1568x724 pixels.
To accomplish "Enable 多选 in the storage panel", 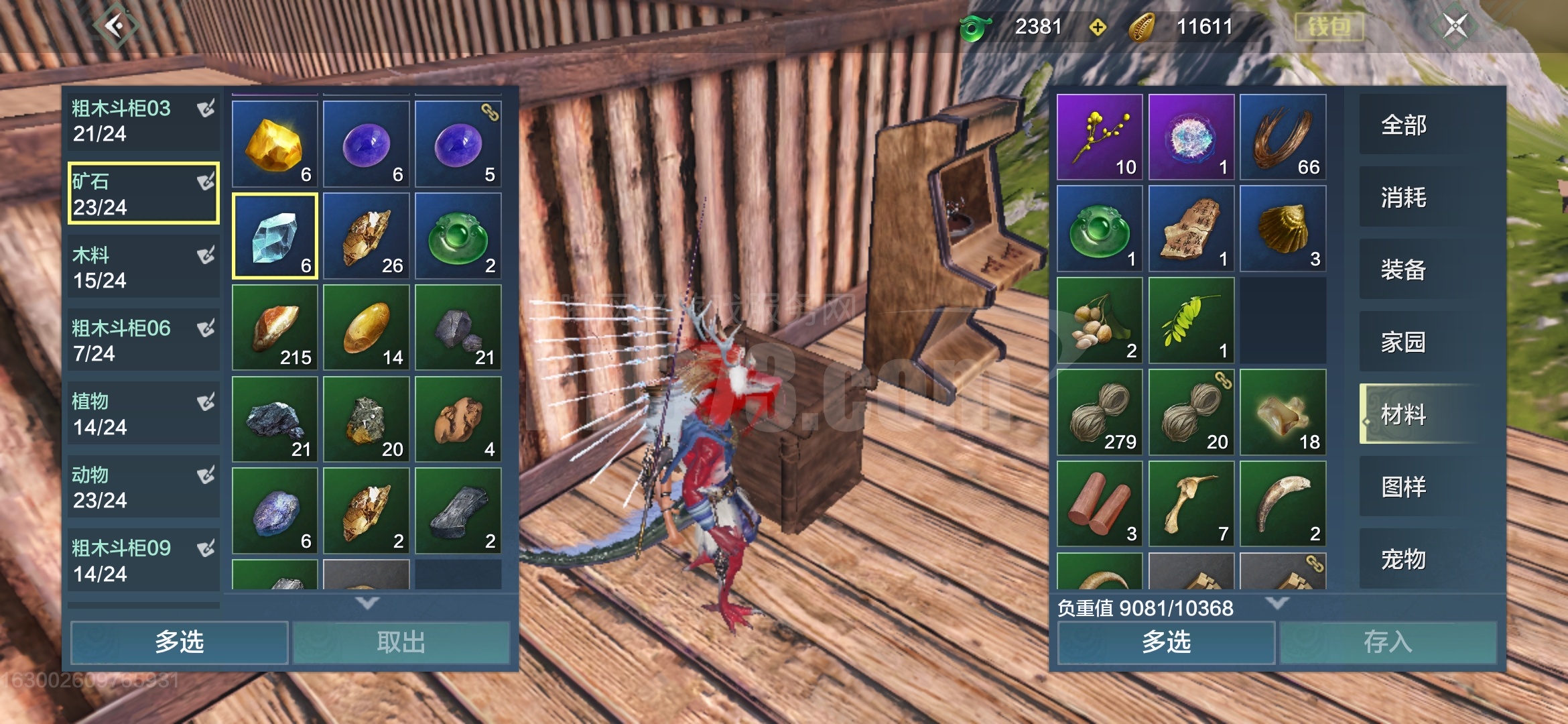I will point(180,642).
